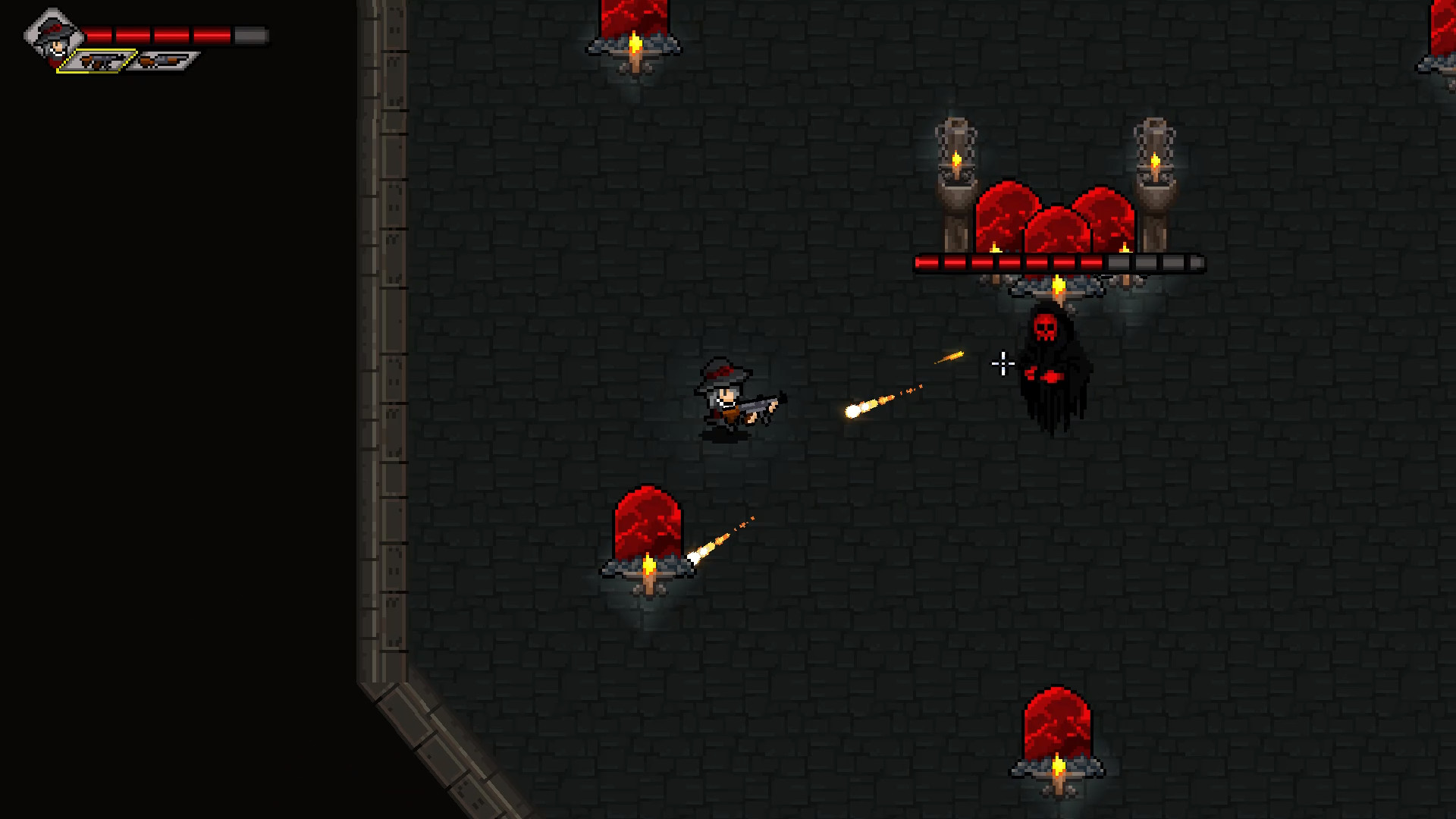1456x819 pixels.
Task: Expand the crystal on the lower-left floor
Action: [648, 523]
